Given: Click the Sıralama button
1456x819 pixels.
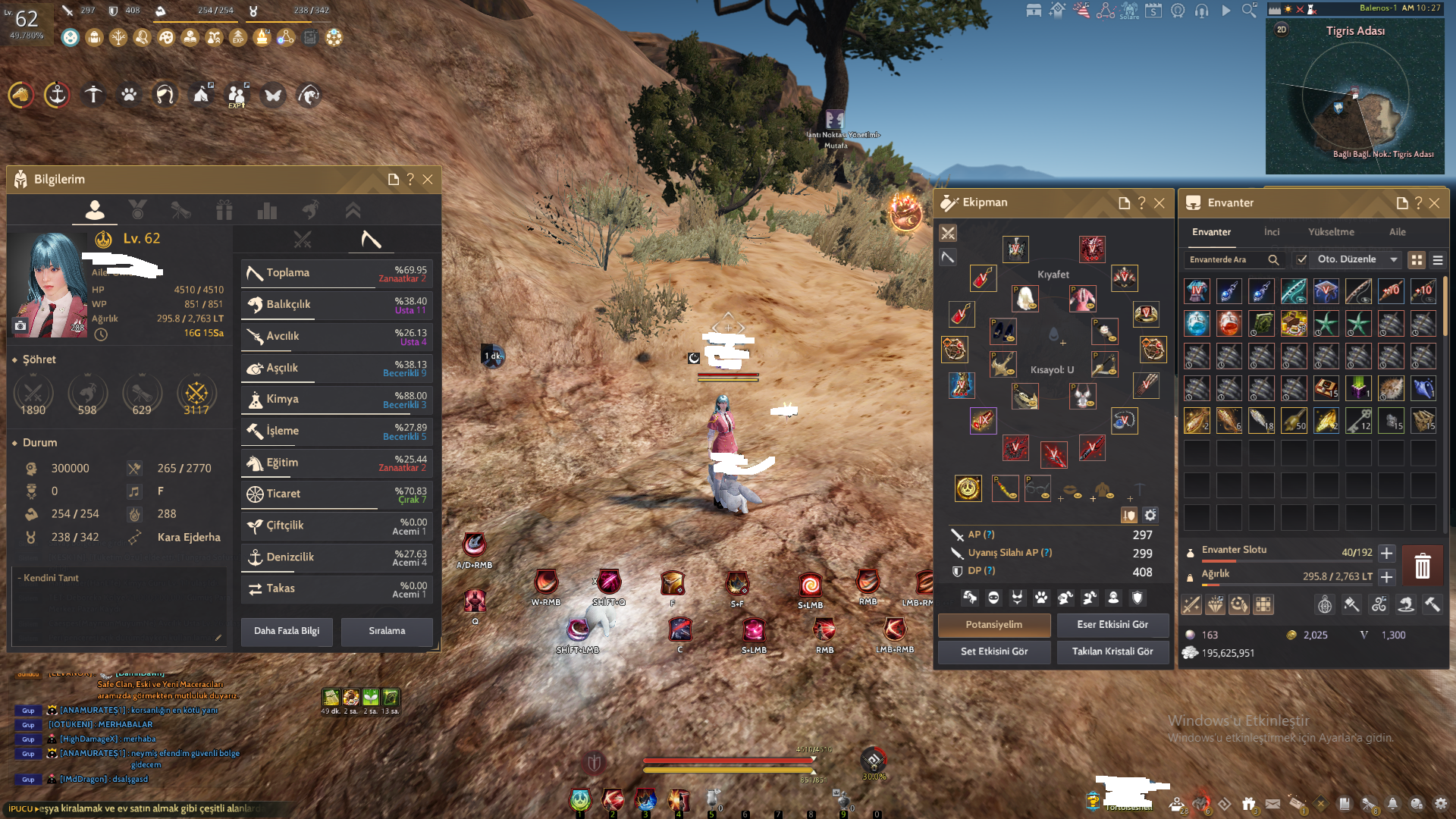Looking at the screenshot, I should 387,631.
